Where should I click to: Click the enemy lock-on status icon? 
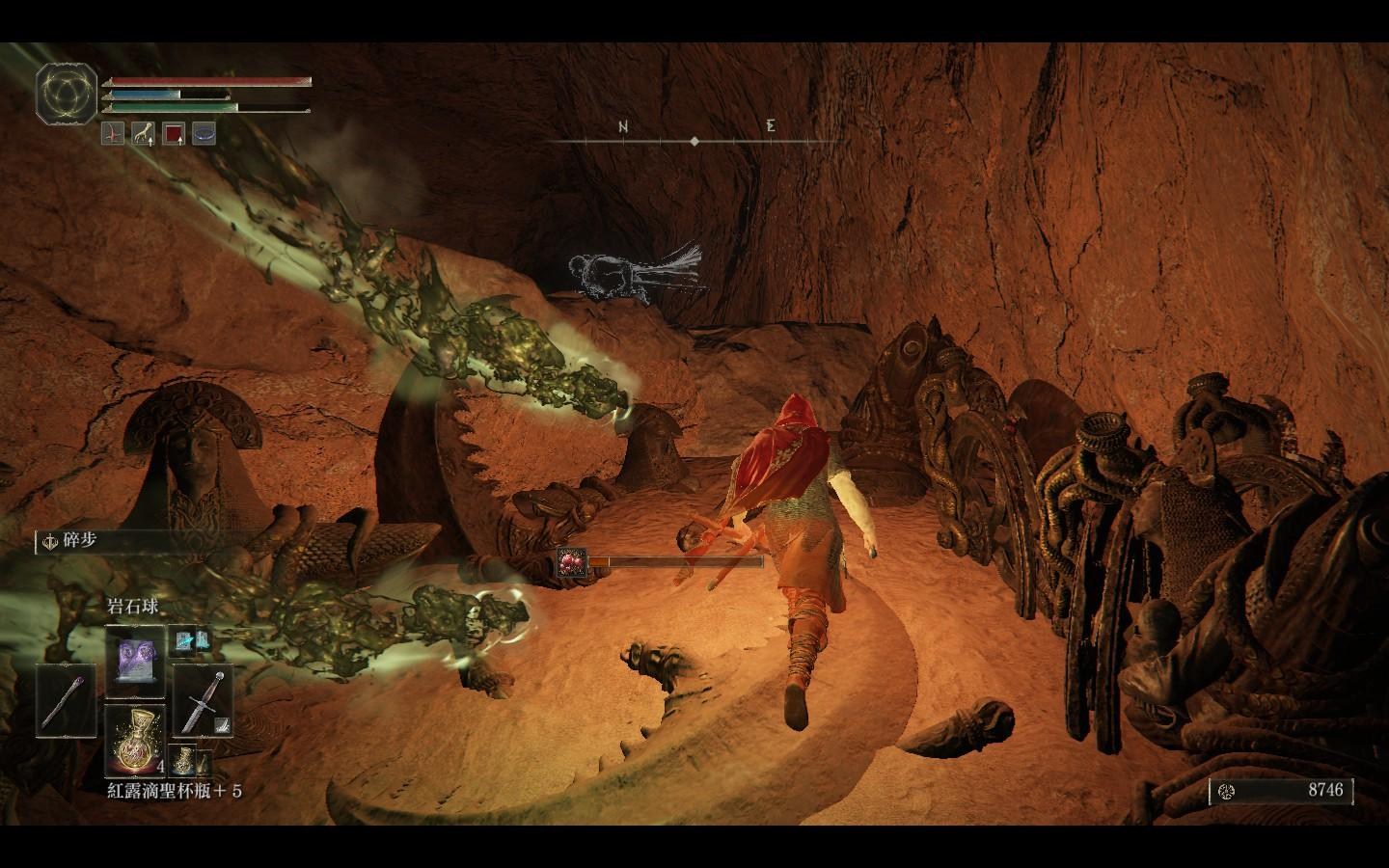click(x=570, y=561)
